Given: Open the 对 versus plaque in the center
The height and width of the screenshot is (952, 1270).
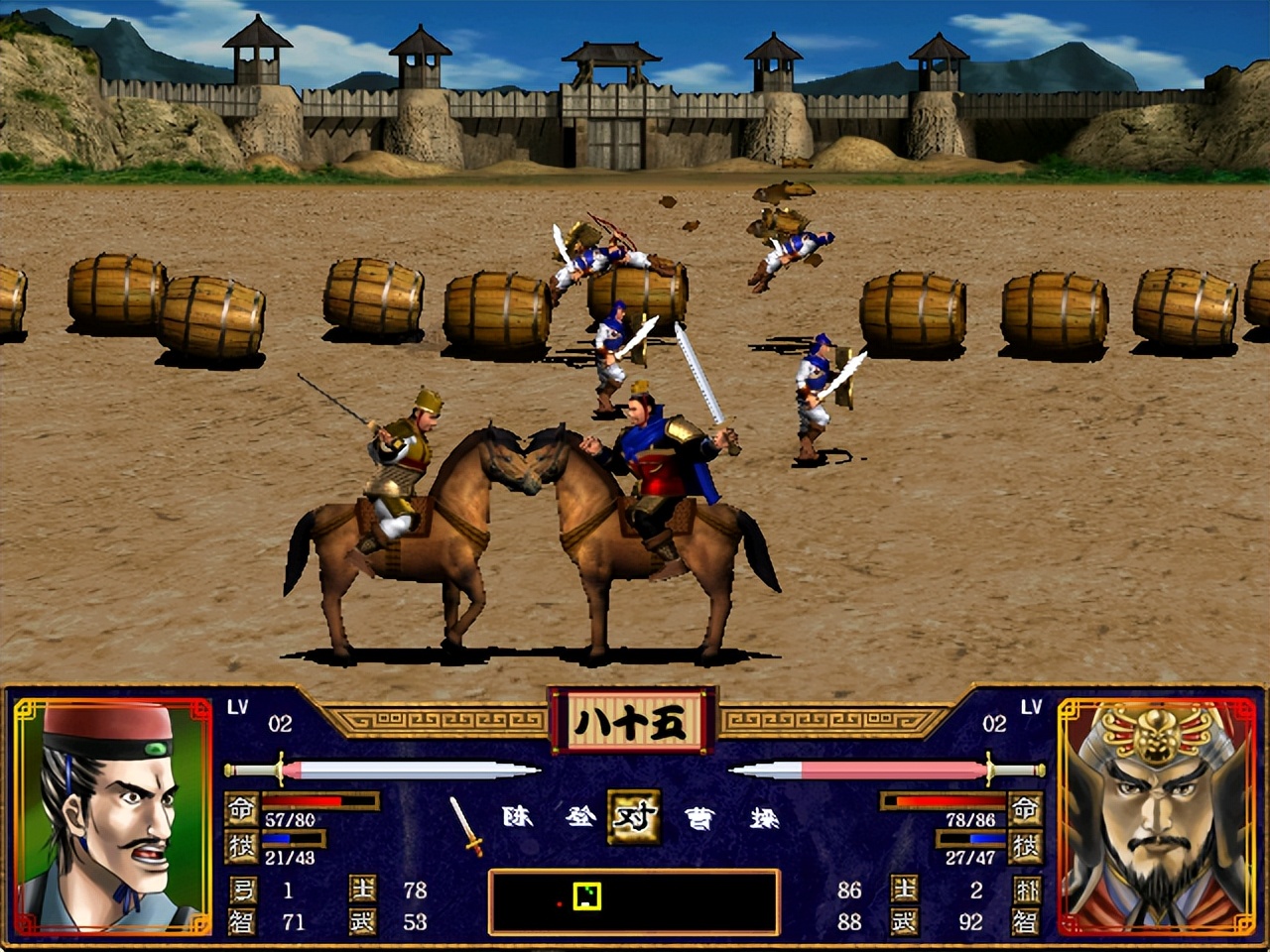Looking at the screenshot, I should pyautogui.click(x=635, y=818).
